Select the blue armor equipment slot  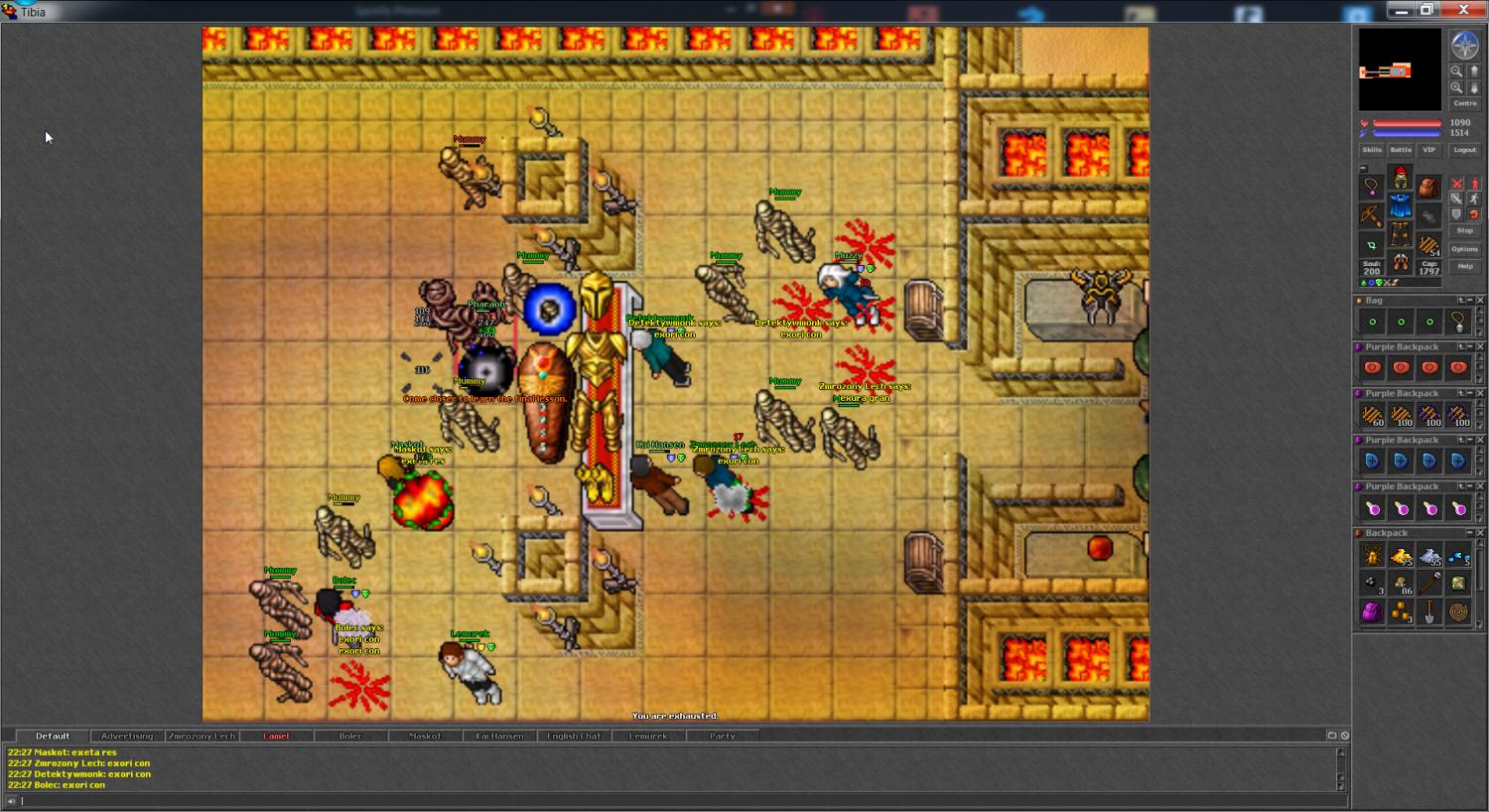tap(1400, 206)
